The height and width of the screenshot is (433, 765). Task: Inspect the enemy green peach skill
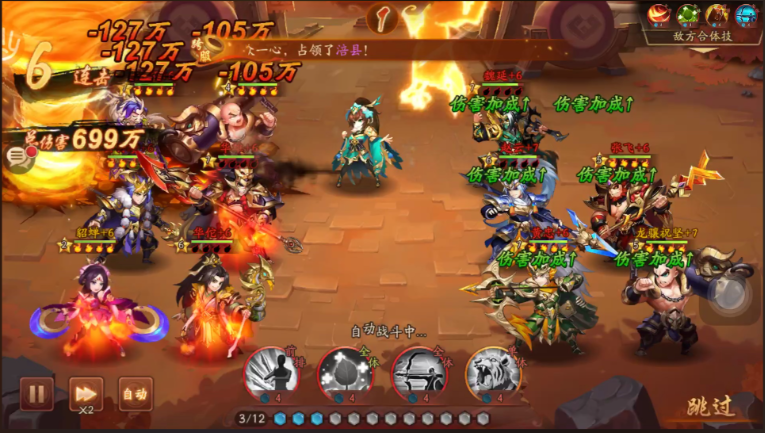688,14
